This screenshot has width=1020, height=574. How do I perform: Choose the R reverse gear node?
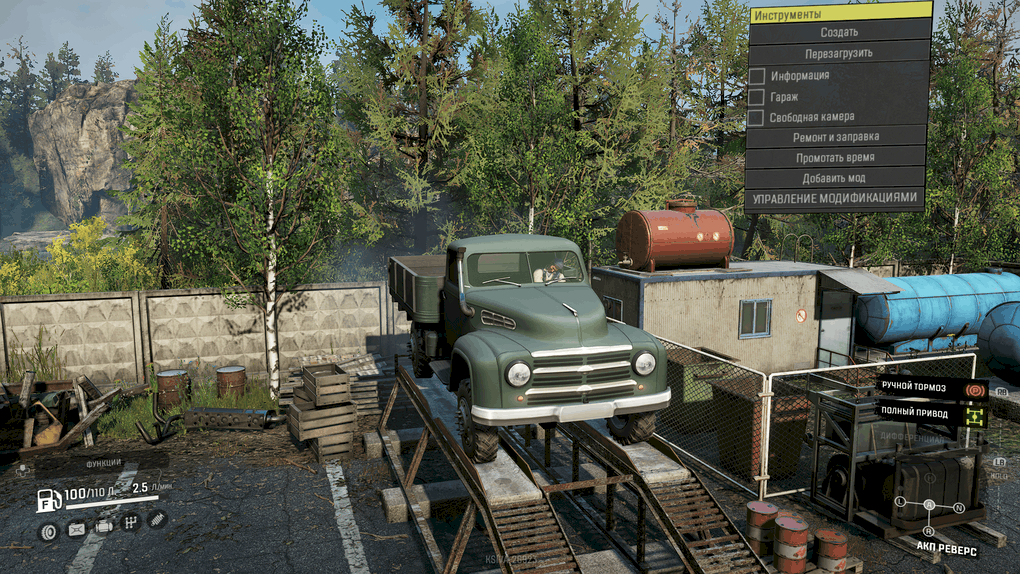click(x=929, y=531)
